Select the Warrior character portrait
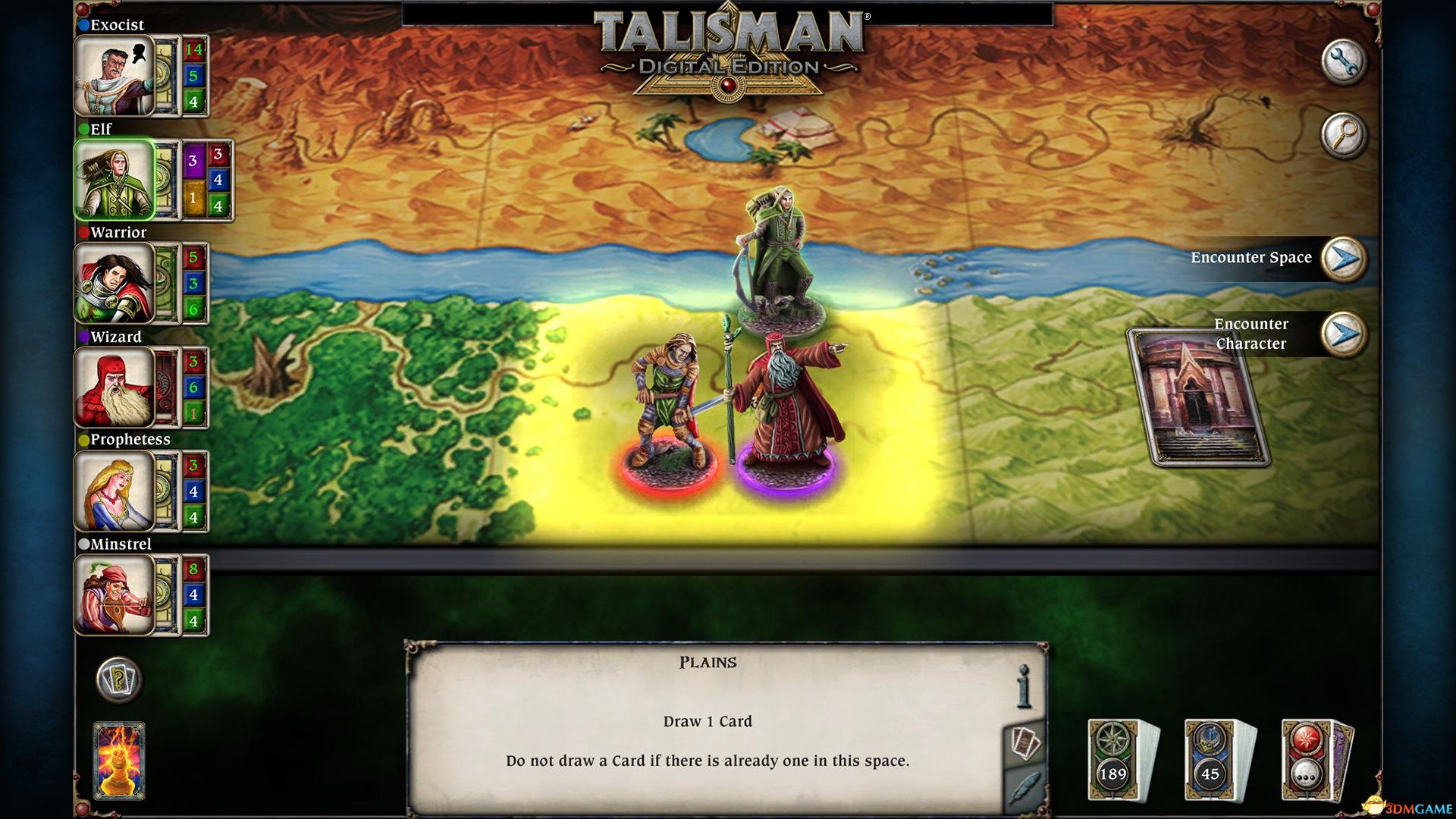This screenshot has height=819, width=1456. point(115,283)
